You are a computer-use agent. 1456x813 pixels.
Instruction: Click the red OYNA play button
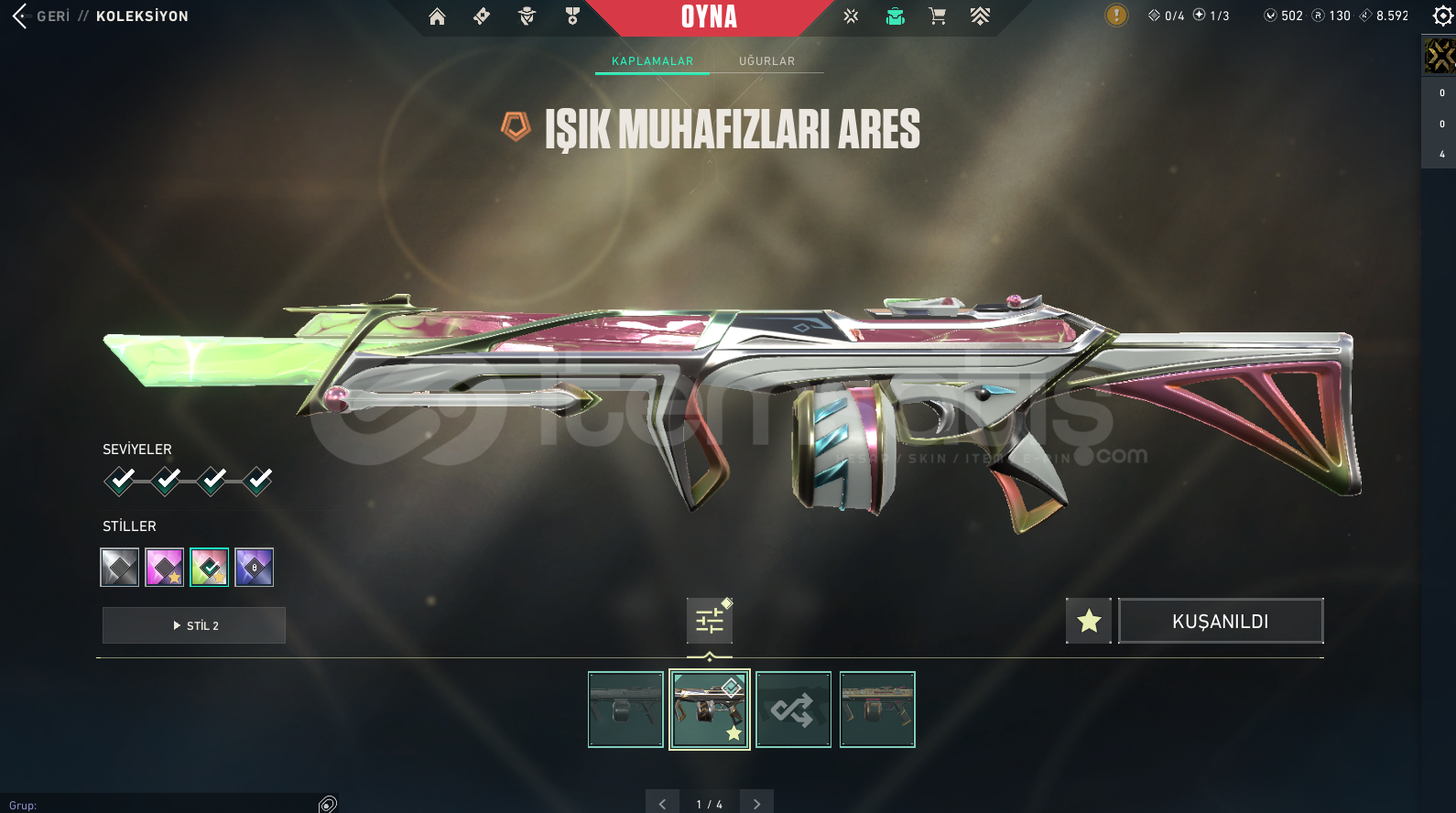709,17
